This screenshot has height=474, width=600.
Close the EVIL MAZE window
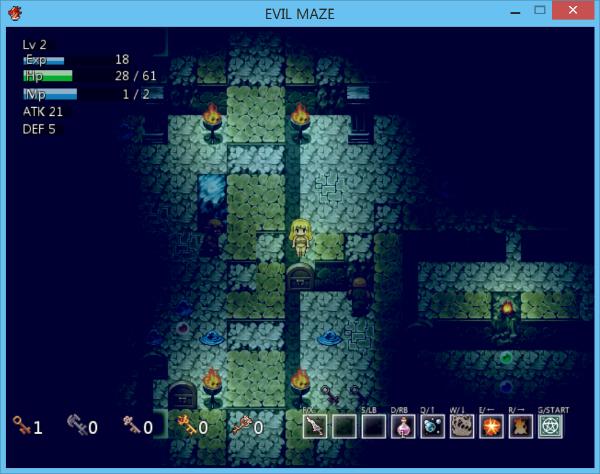pos(574,10)
